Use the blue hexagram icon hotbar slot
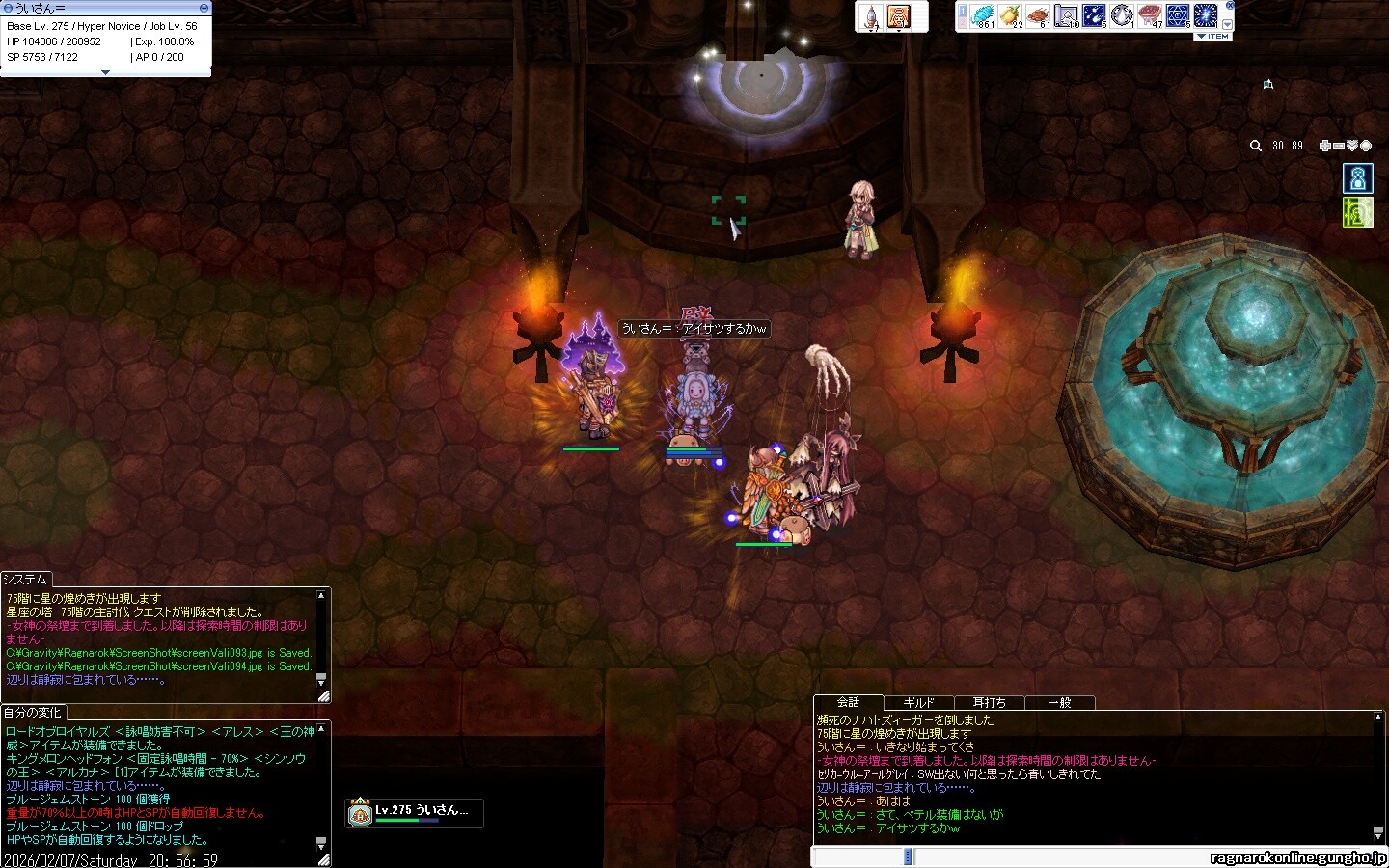This screenshot has height=868, width=1389. coord(1178,15)
